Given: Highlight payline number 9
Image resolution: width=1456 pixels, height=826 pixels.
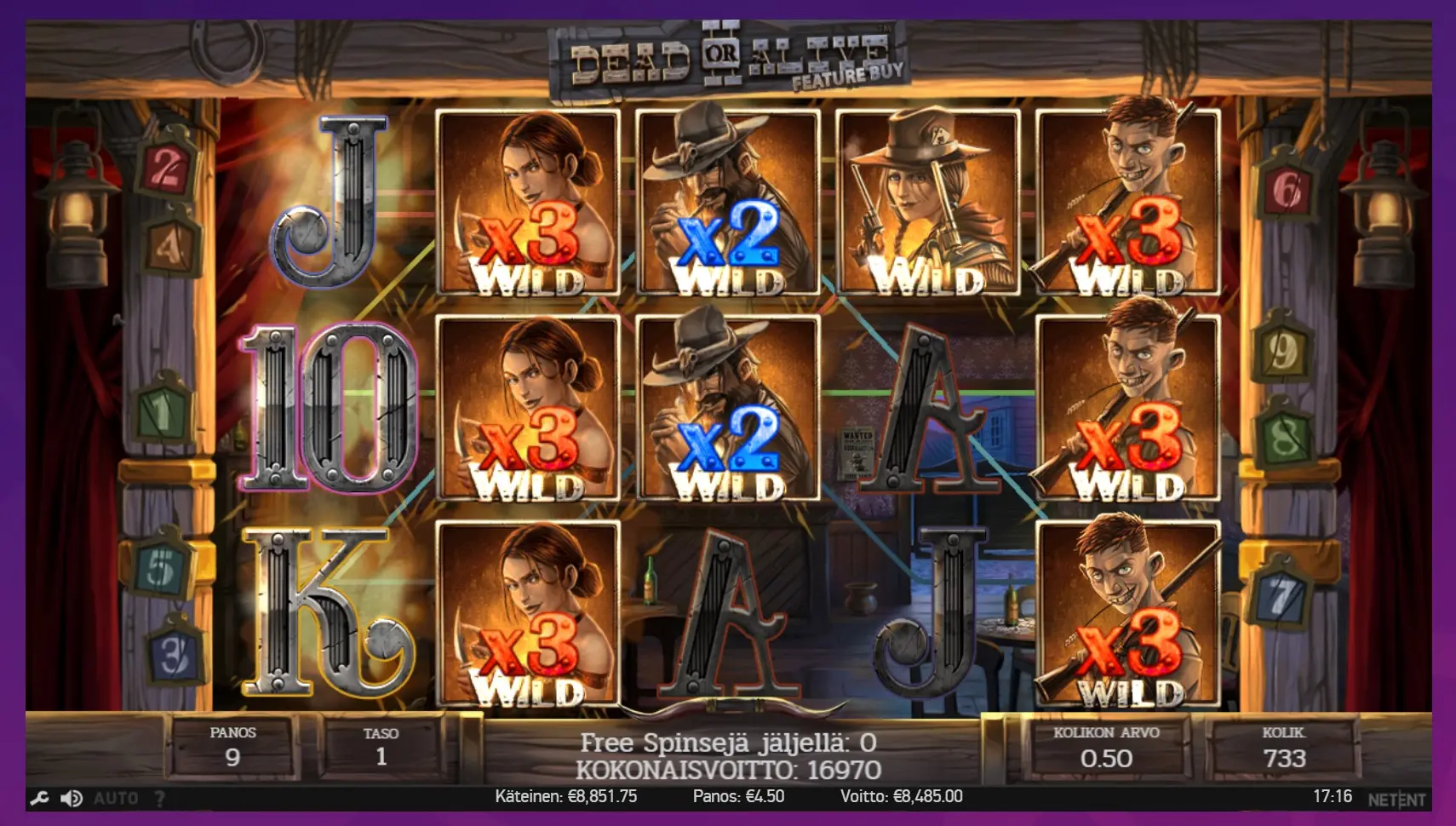Looking at the screenshot, I should 1283,349.
